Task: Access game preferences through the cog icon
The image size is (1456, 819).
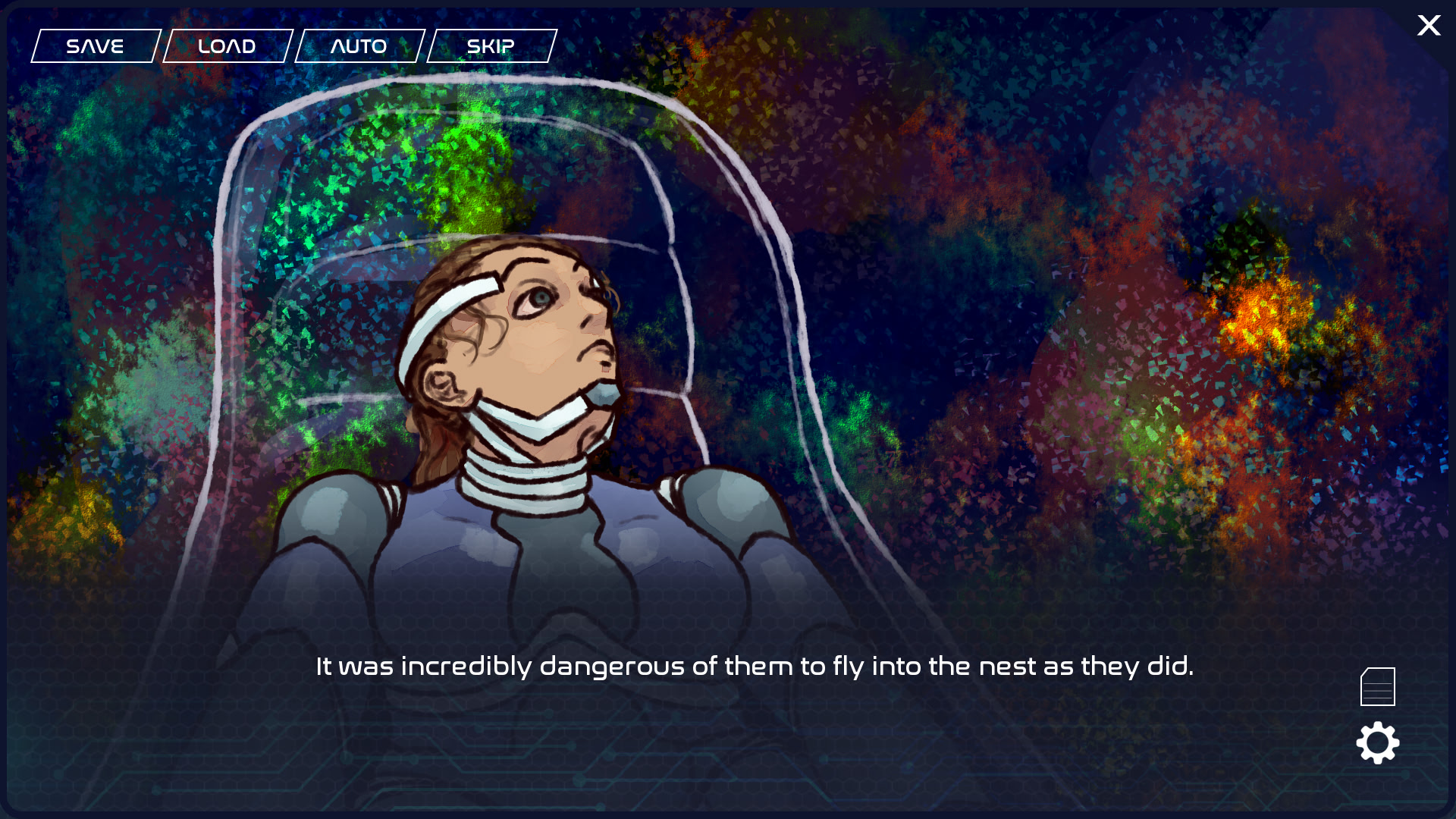Action: pos(1378,743)
